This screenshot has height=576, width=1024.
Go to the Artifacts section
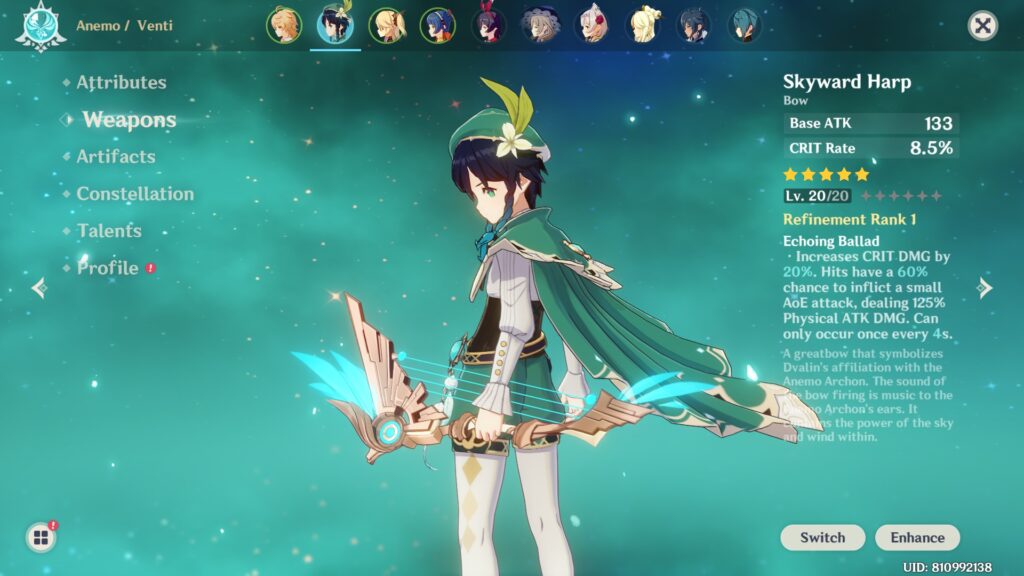click(116, 157)
